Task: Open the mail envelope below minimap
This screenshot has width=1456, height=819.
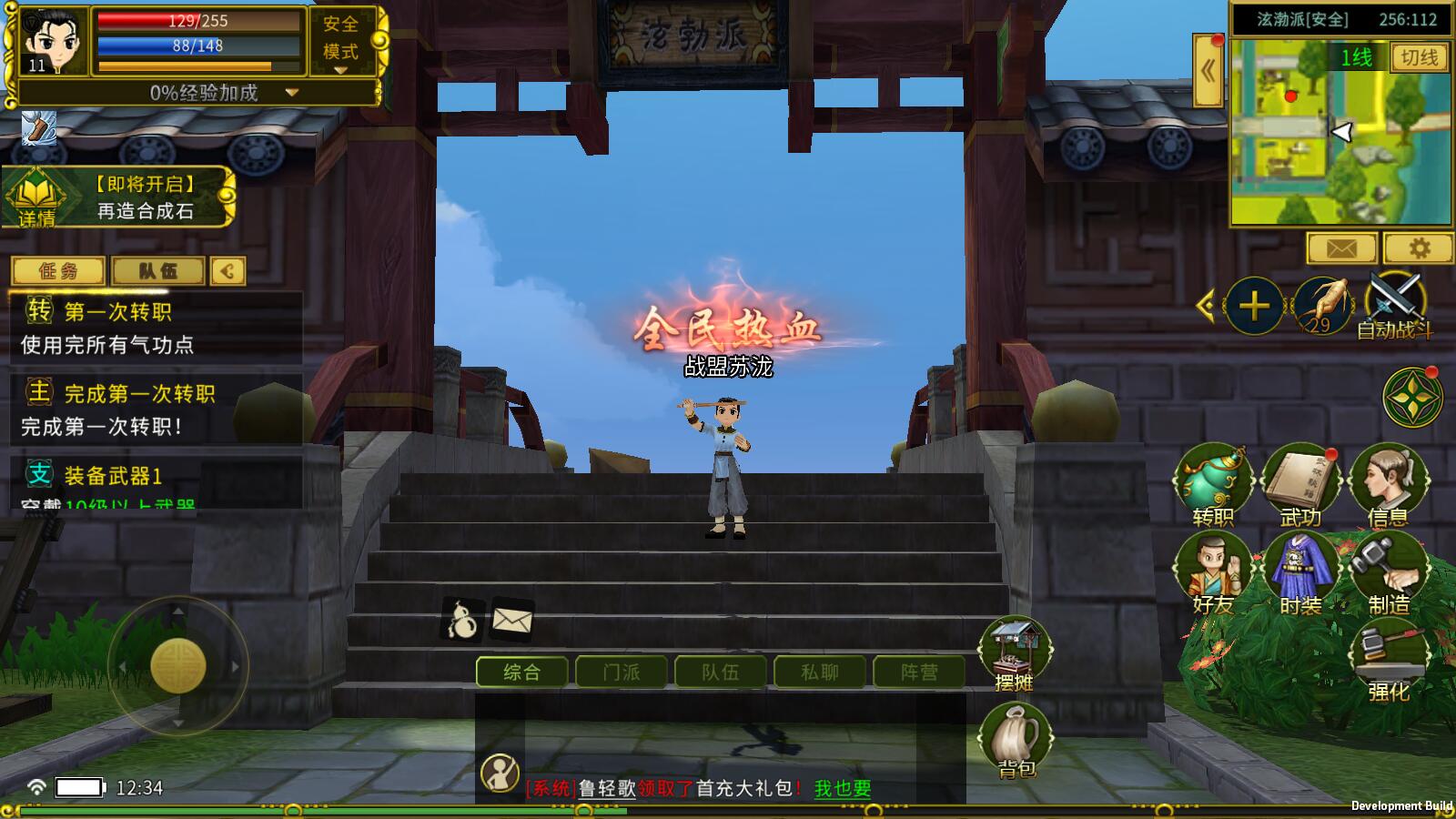Action: pyautogui.click(x=1341, y=248)
